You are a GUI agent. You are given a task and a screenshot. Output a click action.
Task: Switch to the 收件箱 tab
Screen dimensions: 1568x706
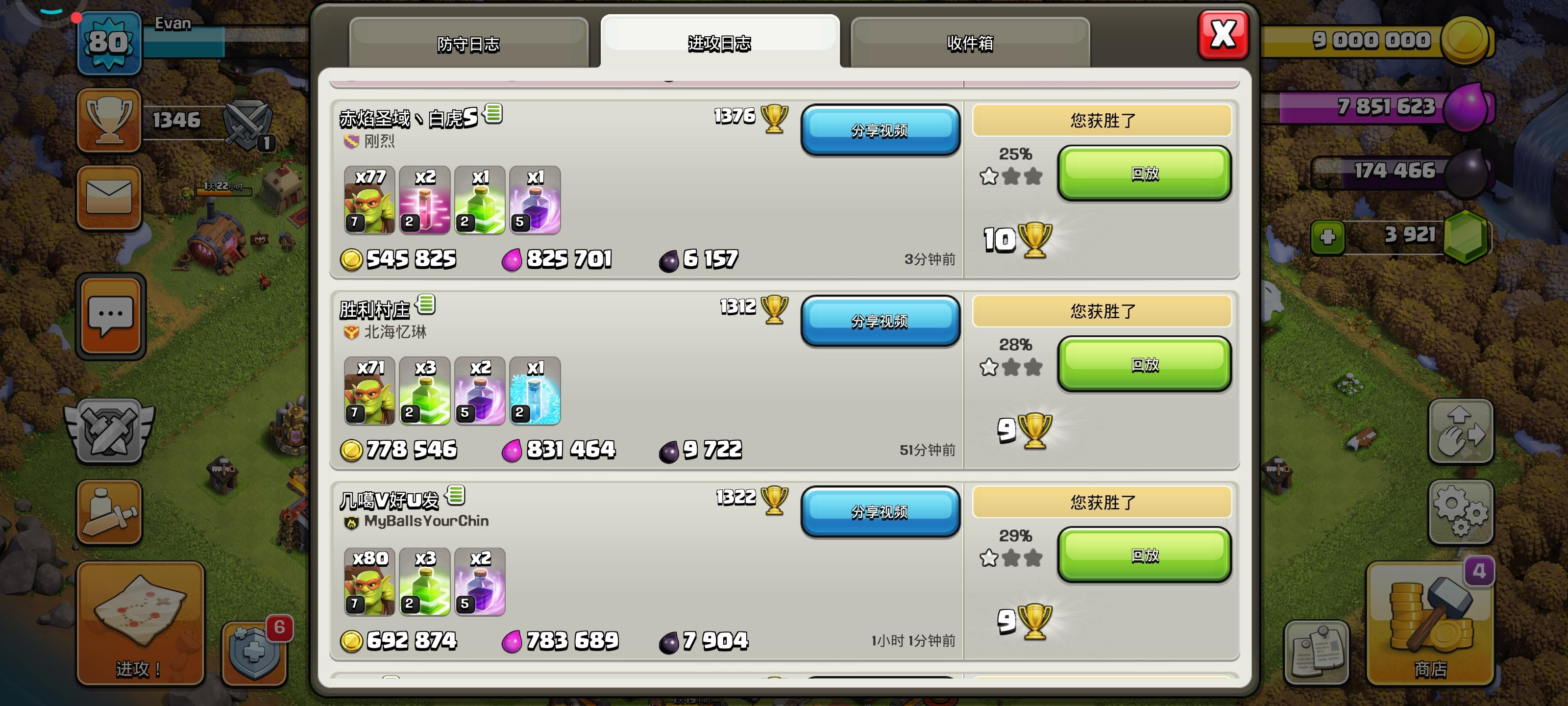coord(969,44)
